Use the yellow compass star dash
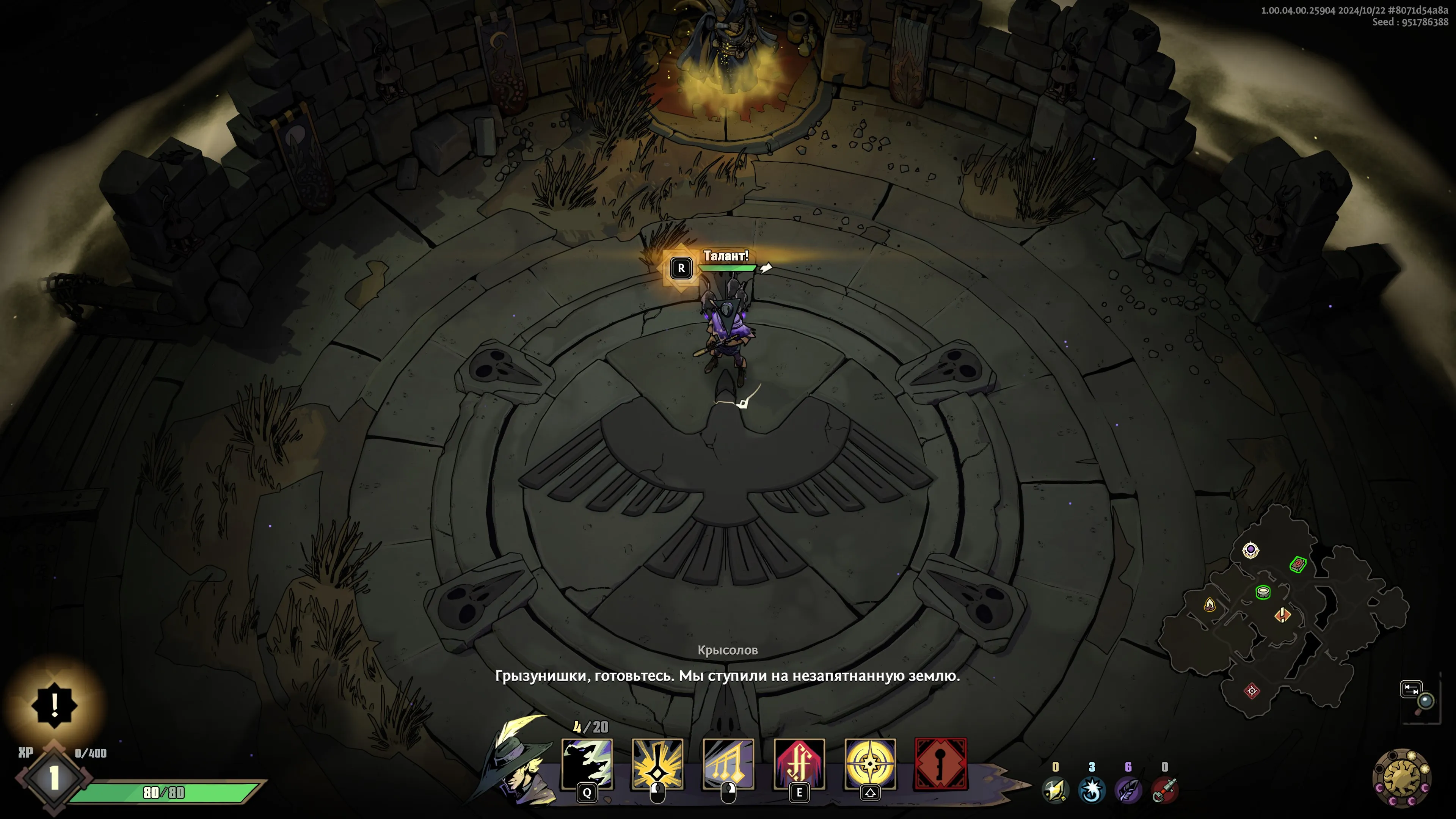Viewport: 1456px width, 819px height. pos(870,763)
